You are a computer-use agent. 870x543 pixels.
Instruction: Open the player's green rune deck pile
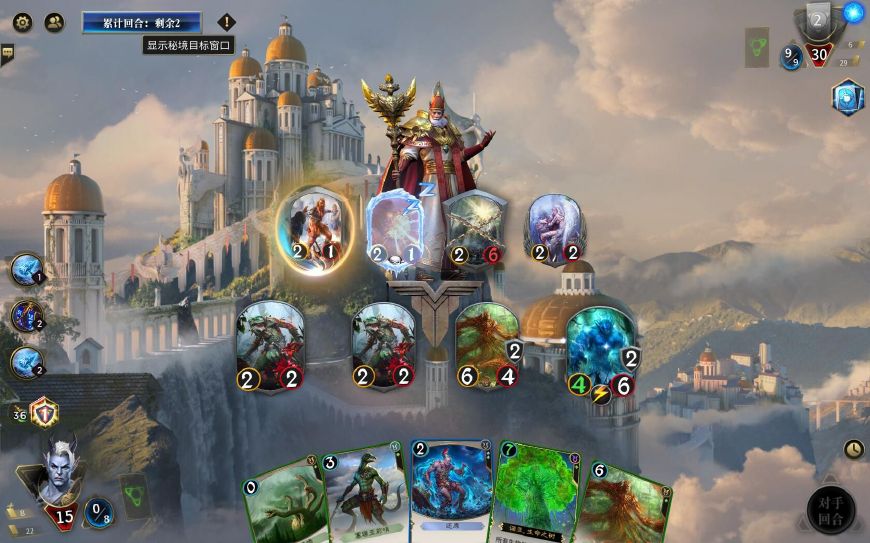pos(135,493)
